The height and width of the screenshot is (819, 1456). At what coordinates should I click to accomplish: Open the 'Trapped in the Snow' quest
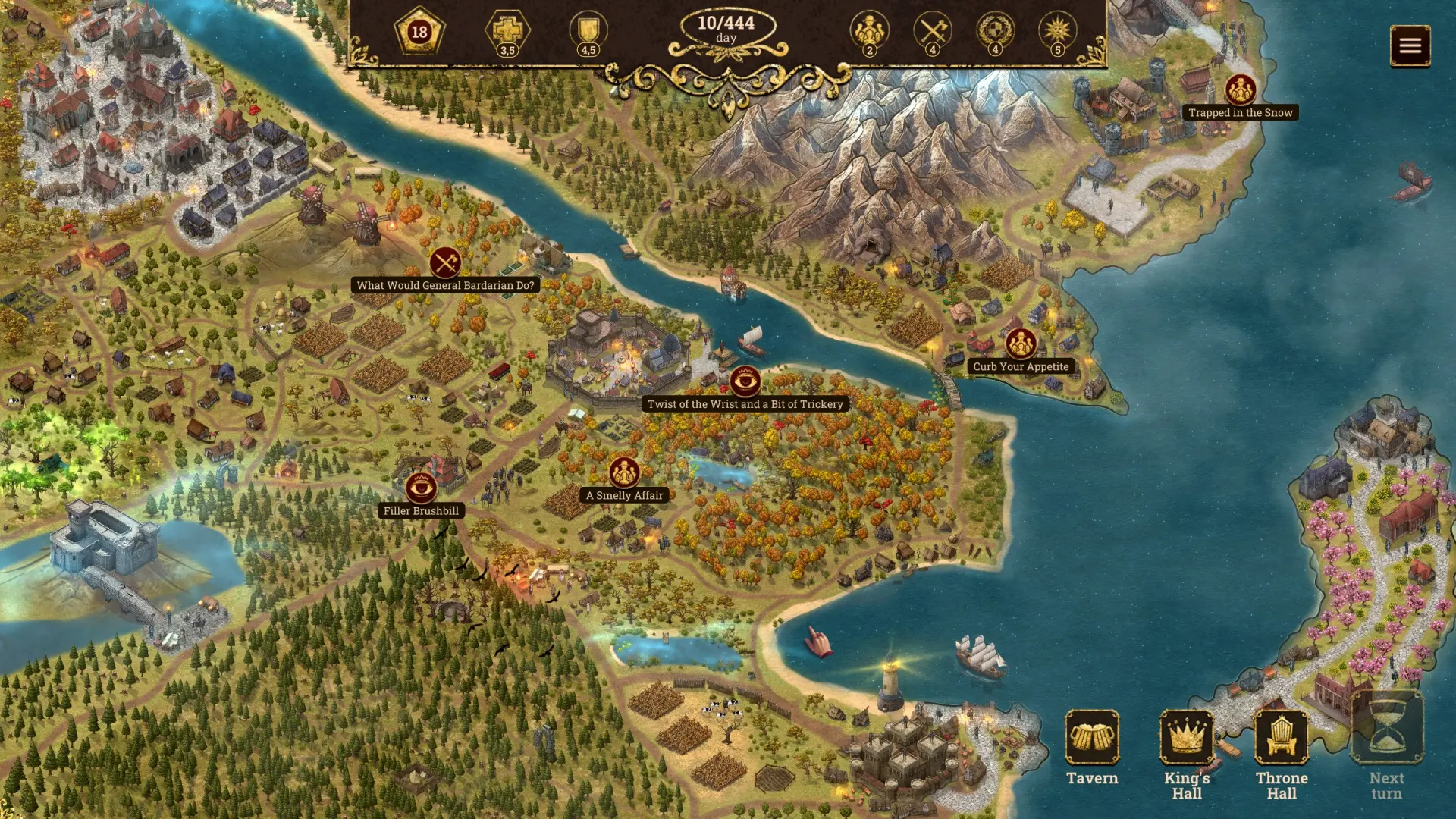coord(1241,89)
